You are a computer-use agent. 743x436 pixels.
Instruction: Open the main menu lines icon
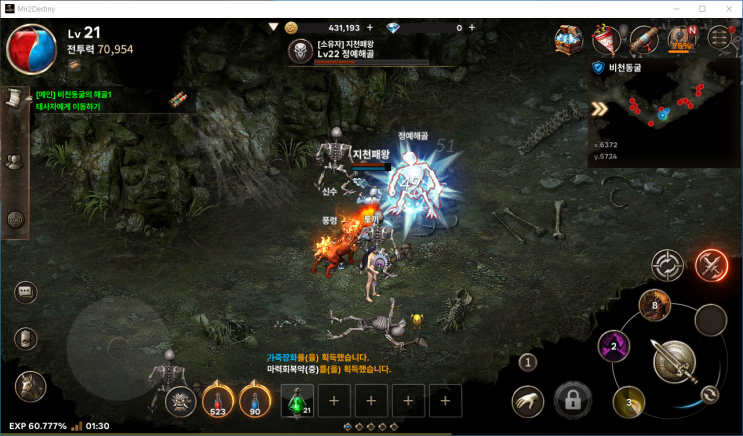pyautogui.click(x=719, y=39)
